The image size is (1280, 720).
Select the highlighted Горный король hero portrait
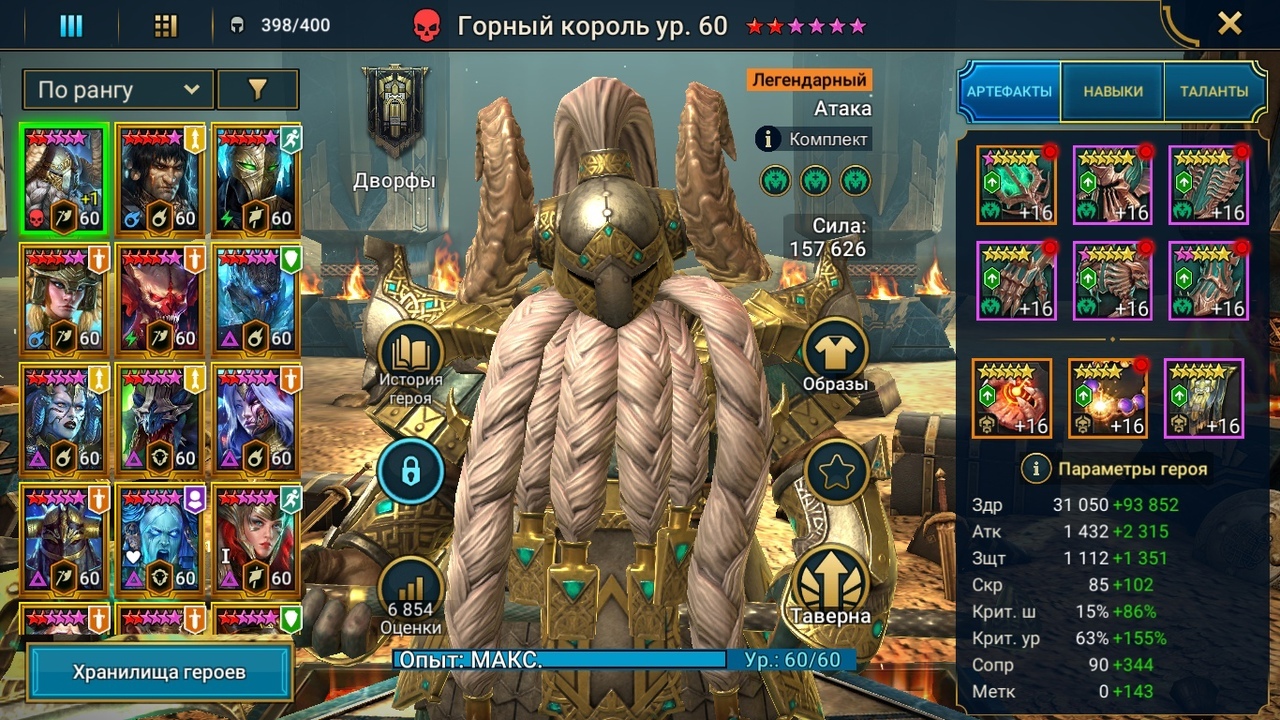(x=63, y=180)
